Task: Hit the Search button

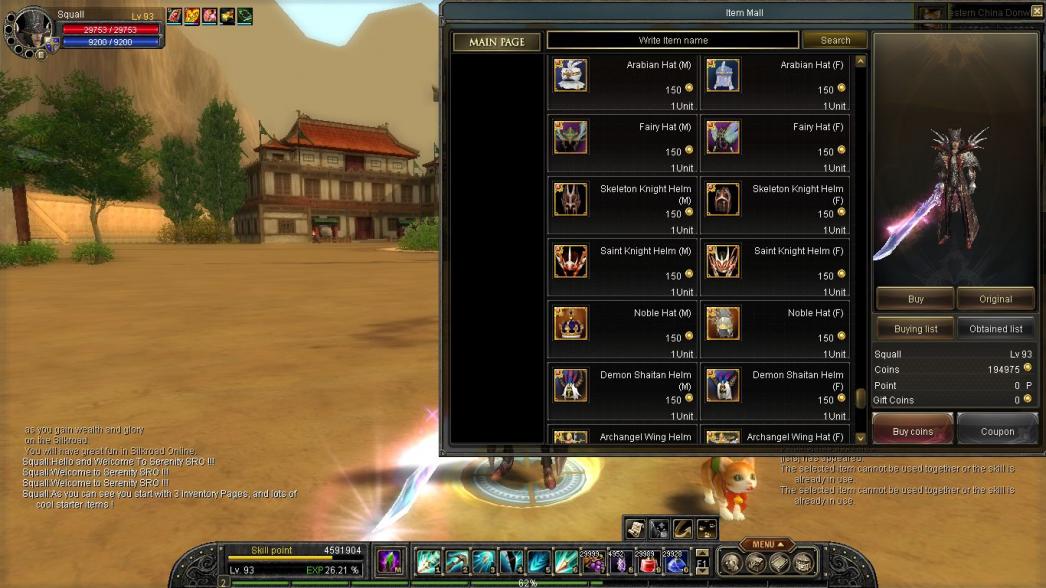Action: (x=835, y=41)
